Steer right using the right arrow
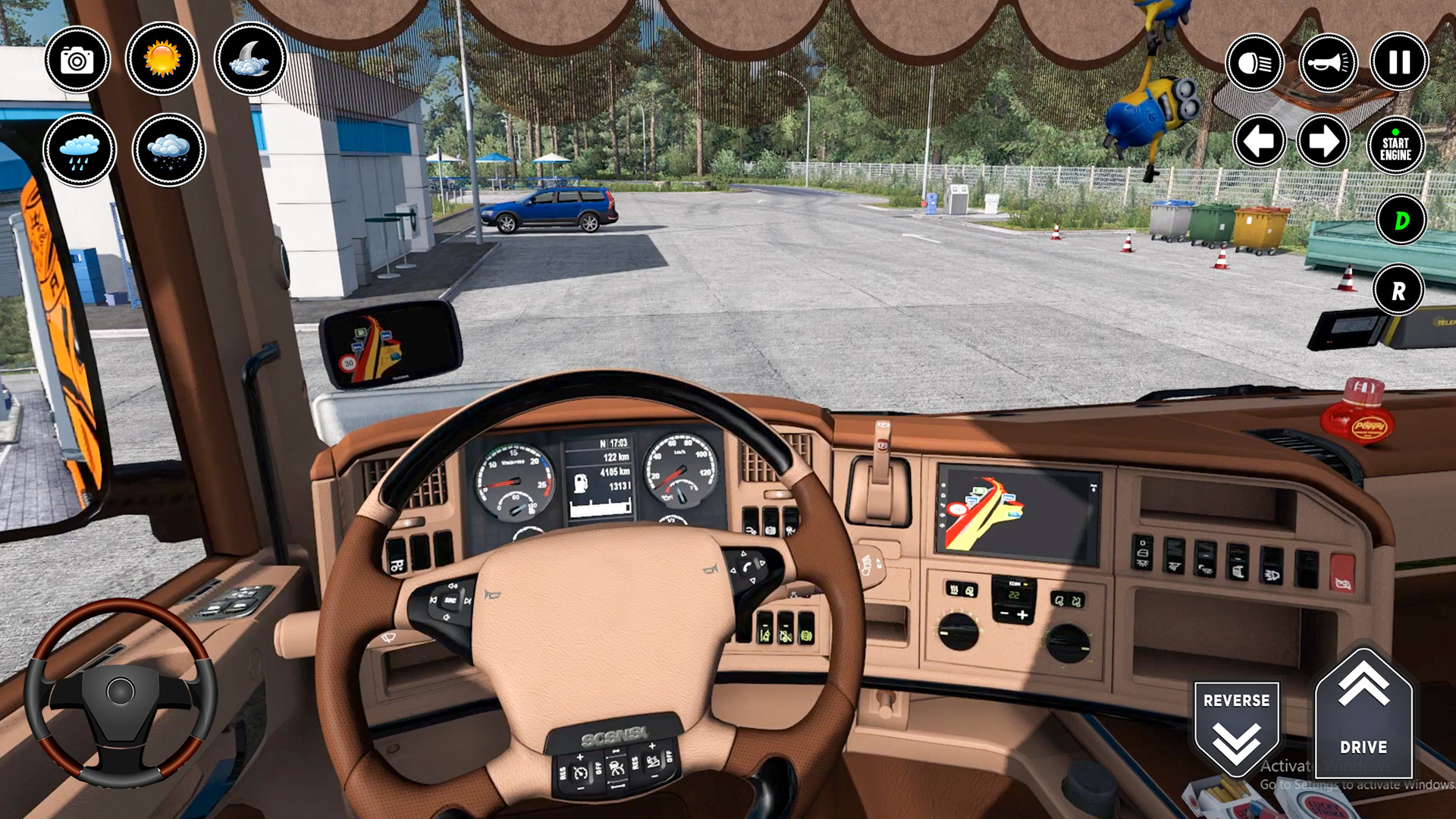Viewport: 1456px width, 819px height. [1323, 140]
